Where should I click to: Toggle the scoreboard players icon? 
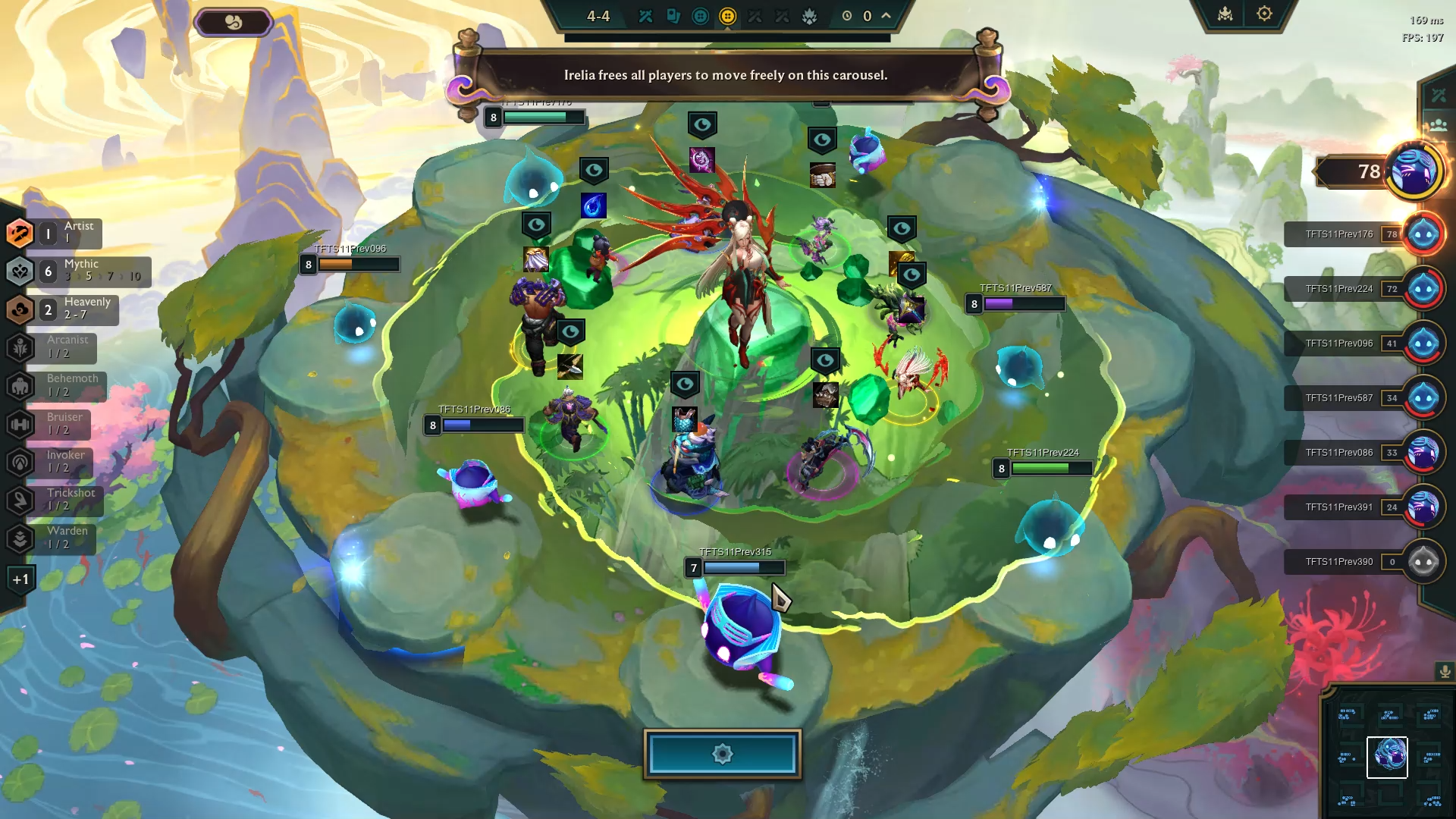click(1438, 124)
